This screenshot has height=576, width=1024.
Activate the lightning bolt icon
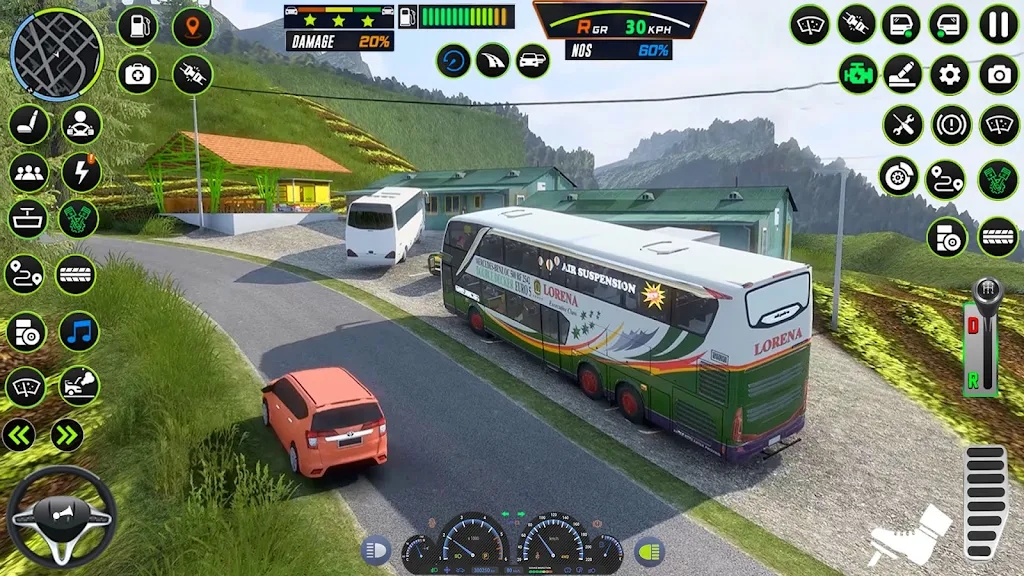[x=81, y=172]
